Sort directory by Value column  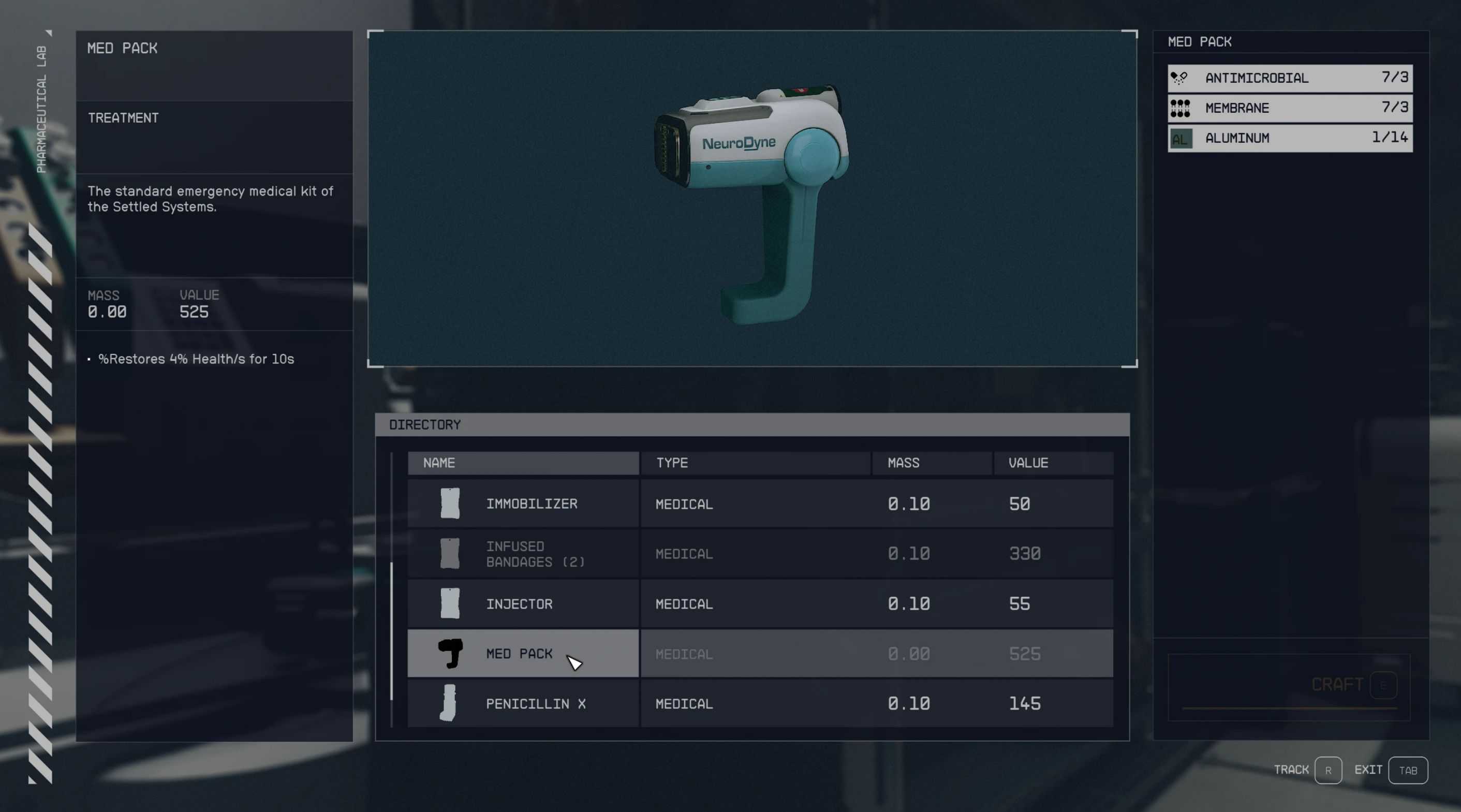click(x=1053, y=463)
